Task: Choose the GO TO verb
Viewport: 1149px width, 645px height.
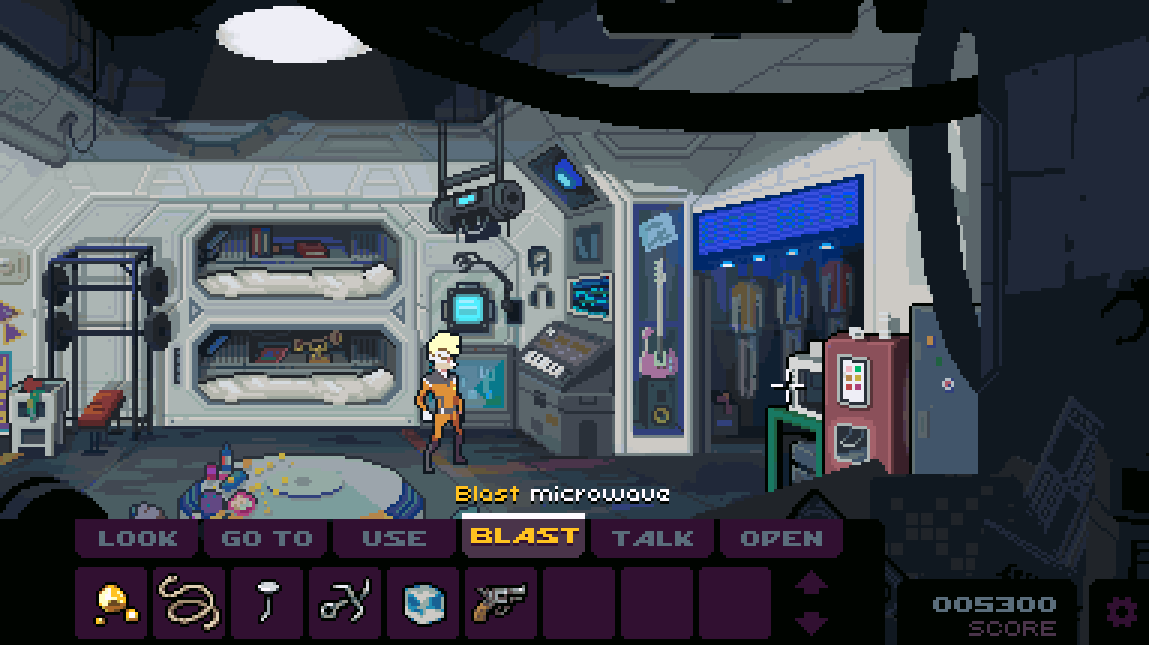Action: 267,538
